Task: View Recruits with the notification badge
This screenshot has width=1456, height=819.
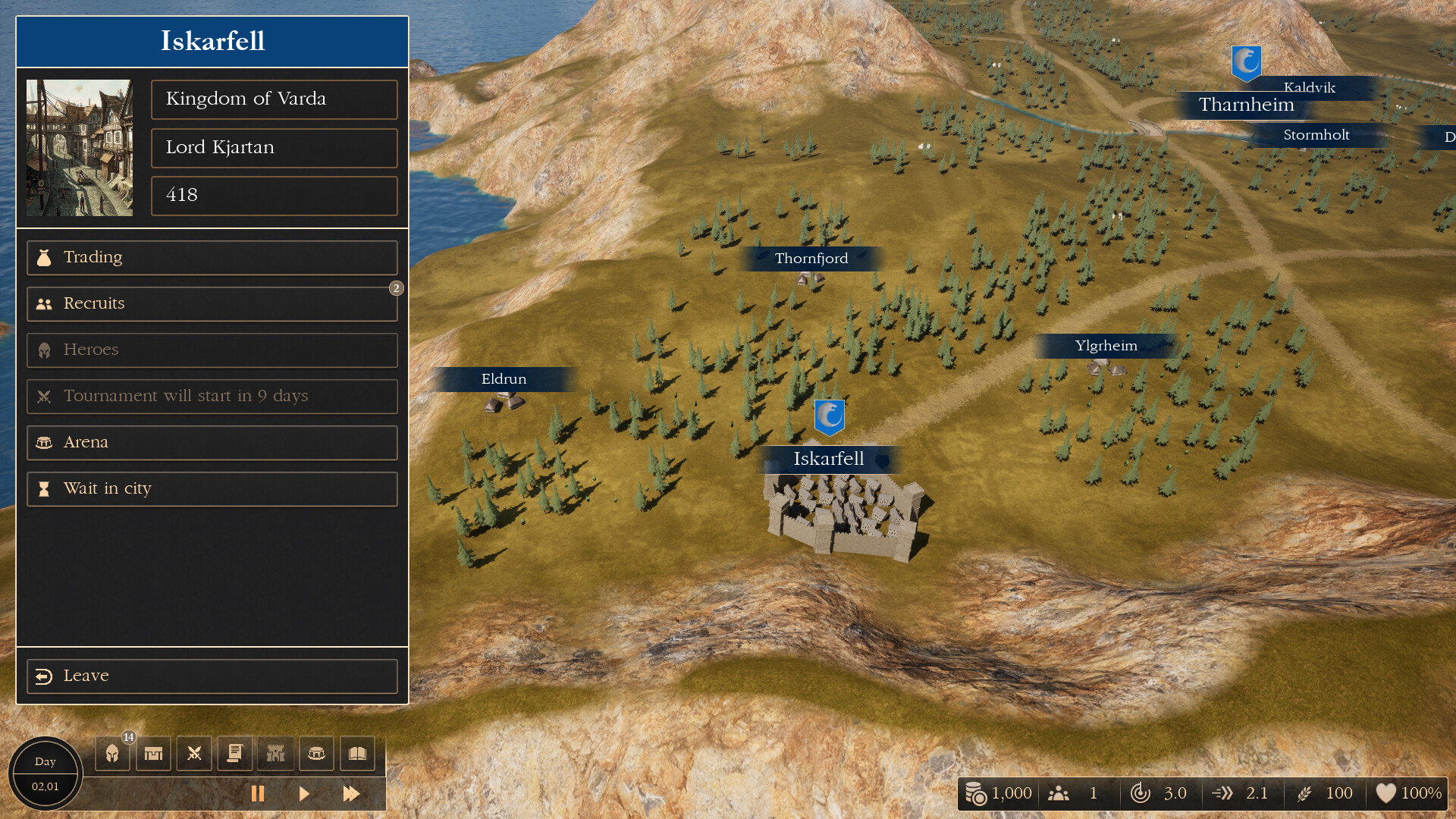Action: (x=212, y=304)
